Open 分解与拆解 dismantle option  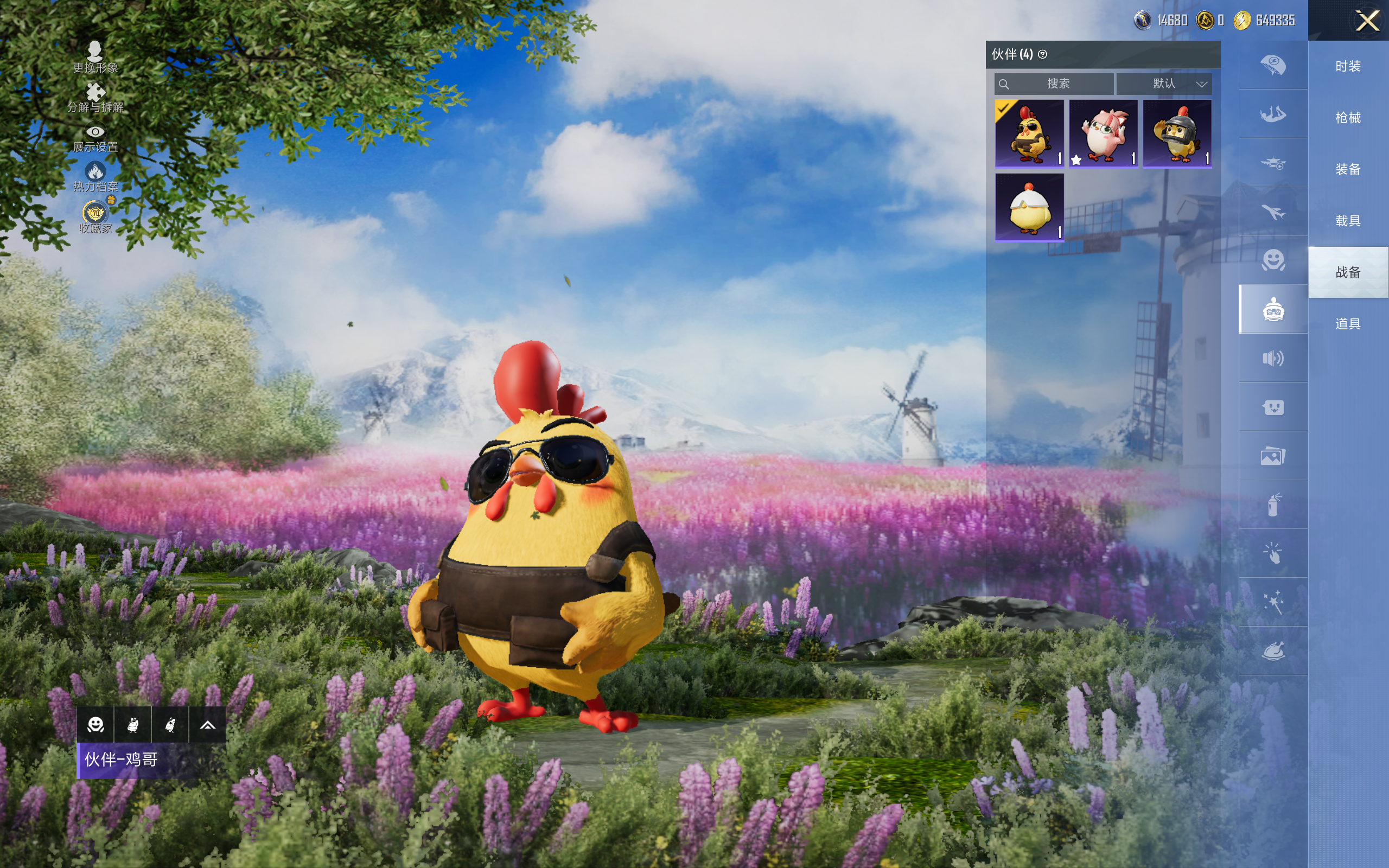95,97
